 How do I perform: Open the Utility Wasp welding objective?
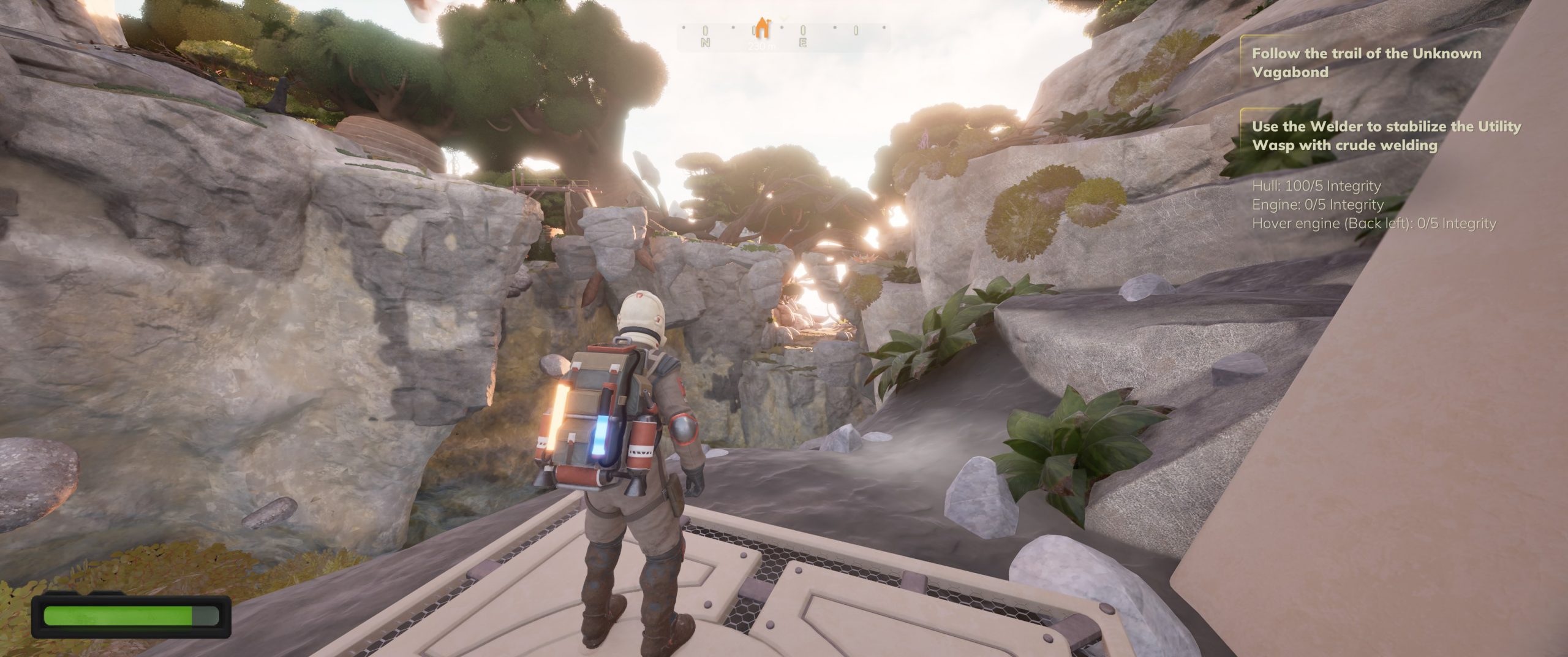point(1386,135)
